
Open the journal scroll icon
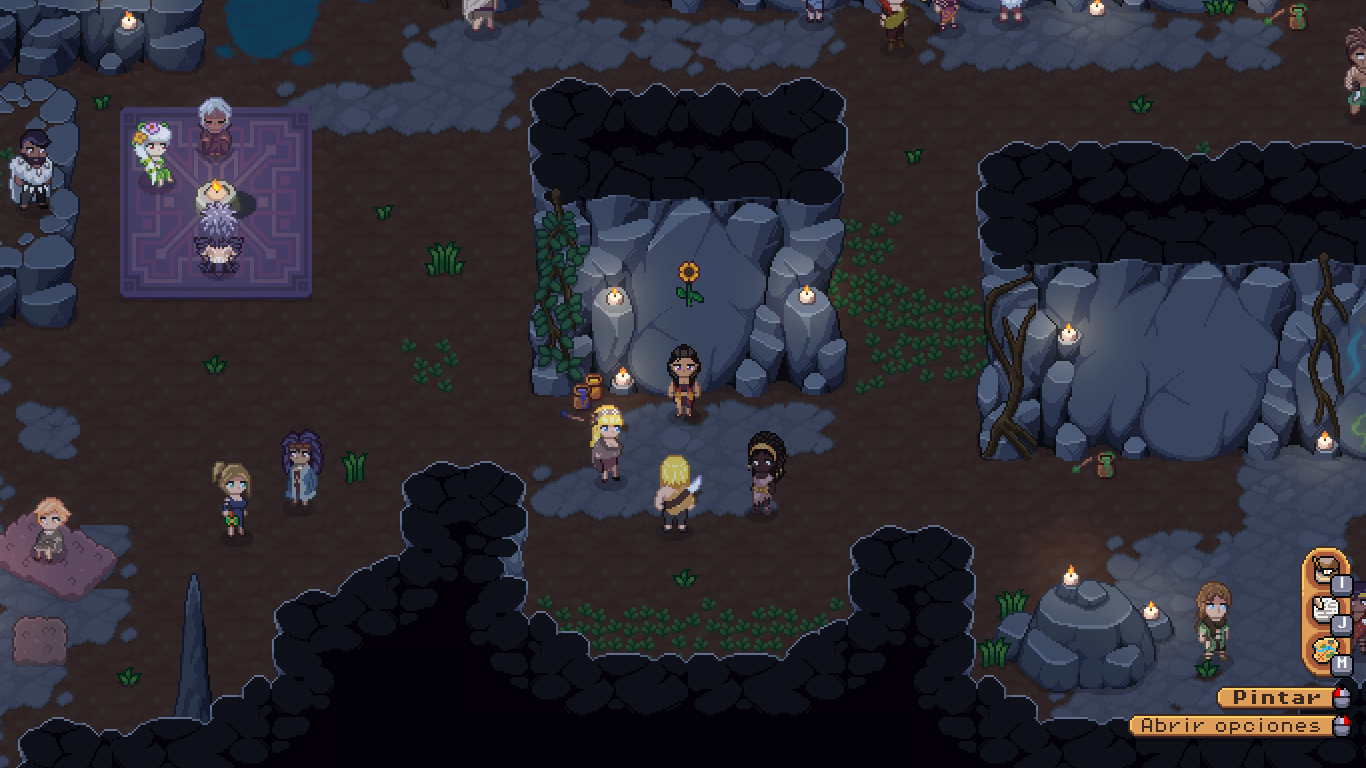coord(1325,609)
